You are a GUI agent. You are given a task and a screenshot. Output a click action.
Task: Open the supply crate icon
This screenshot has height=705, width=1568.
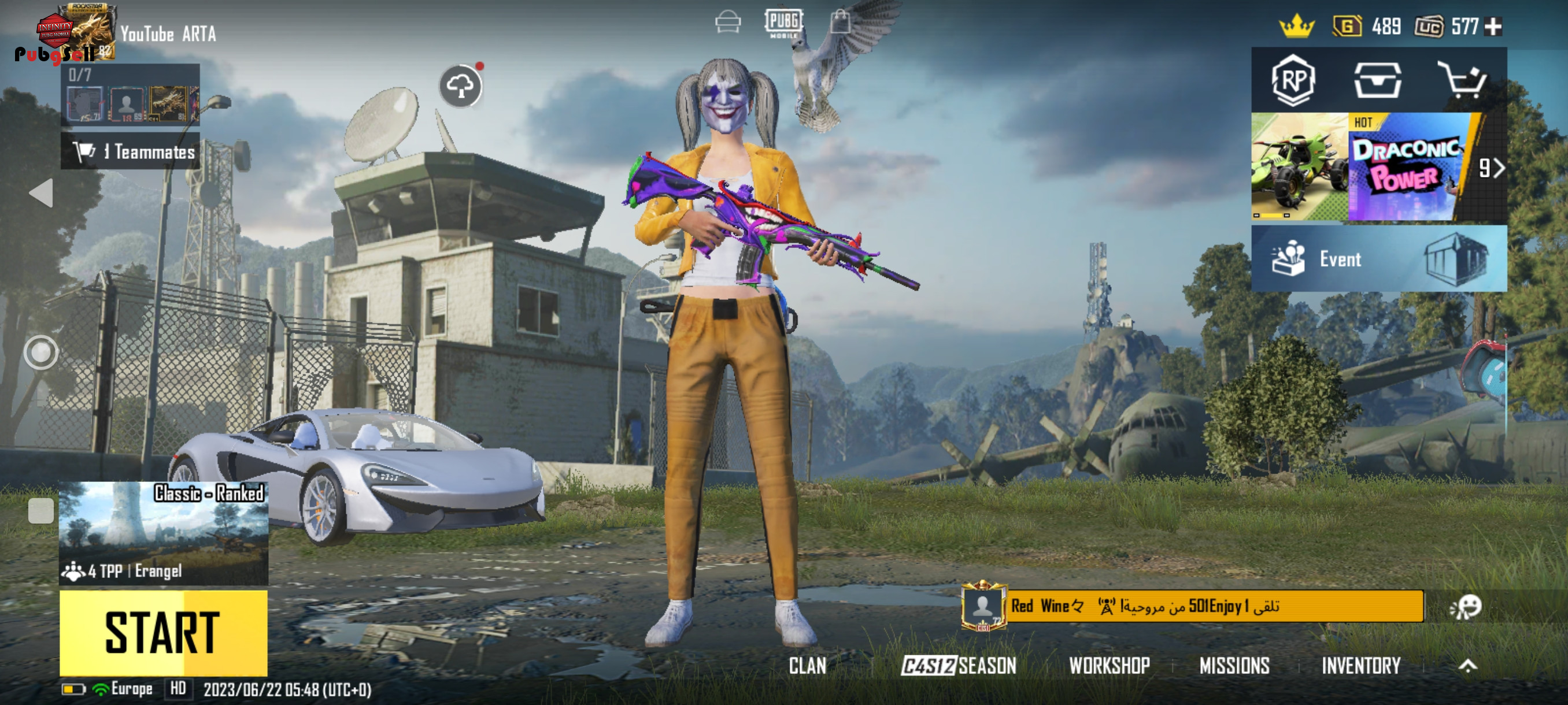click(x=1377, y=80)
